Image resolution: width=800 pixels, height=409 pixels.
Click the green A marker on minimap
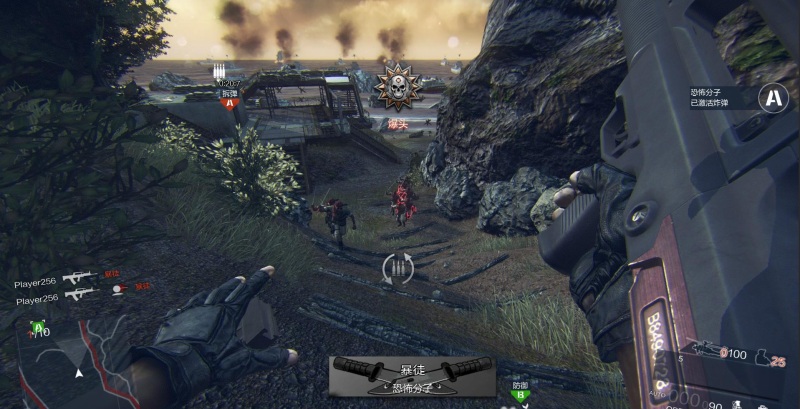tap(39, 326)
